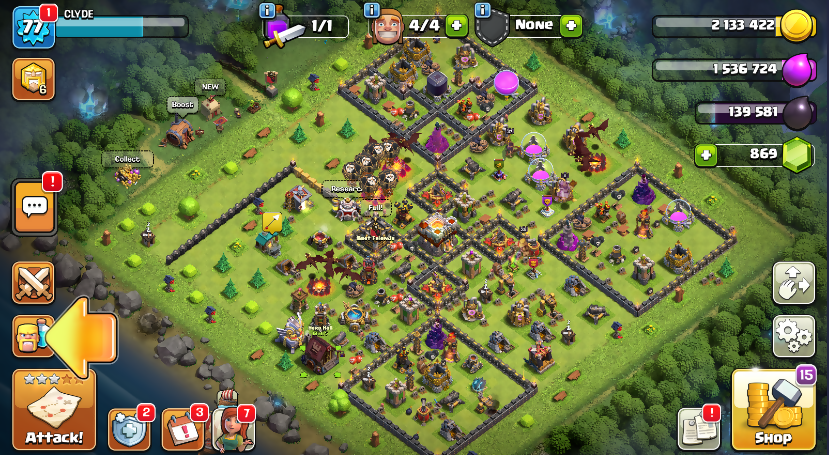The height and width of the screenshot is (455, 829).
Task: Open the Shop
Action: [772, 410]
